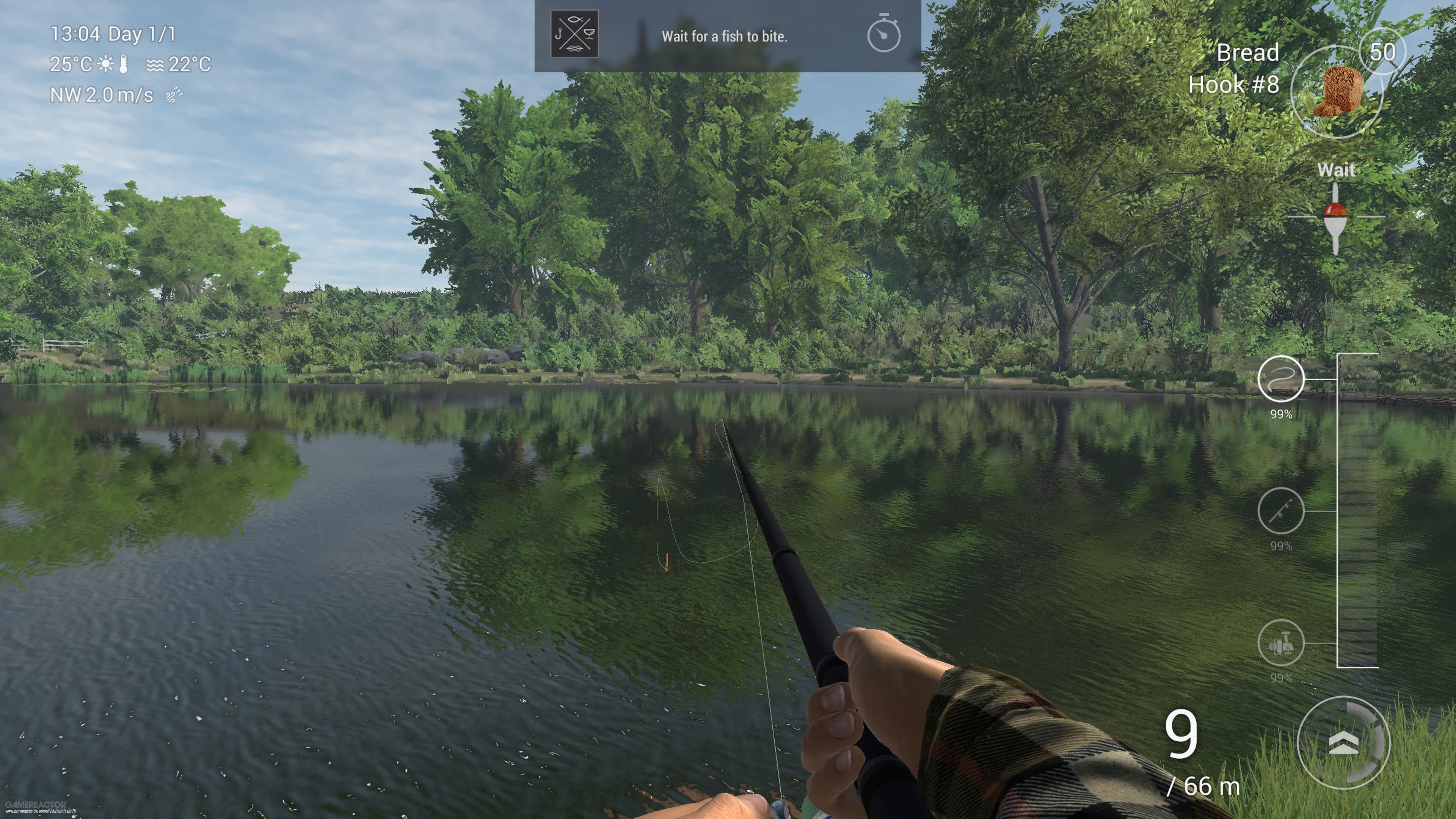
Task: Click the Hook #8 label
Action: (x=1236, y=85)
